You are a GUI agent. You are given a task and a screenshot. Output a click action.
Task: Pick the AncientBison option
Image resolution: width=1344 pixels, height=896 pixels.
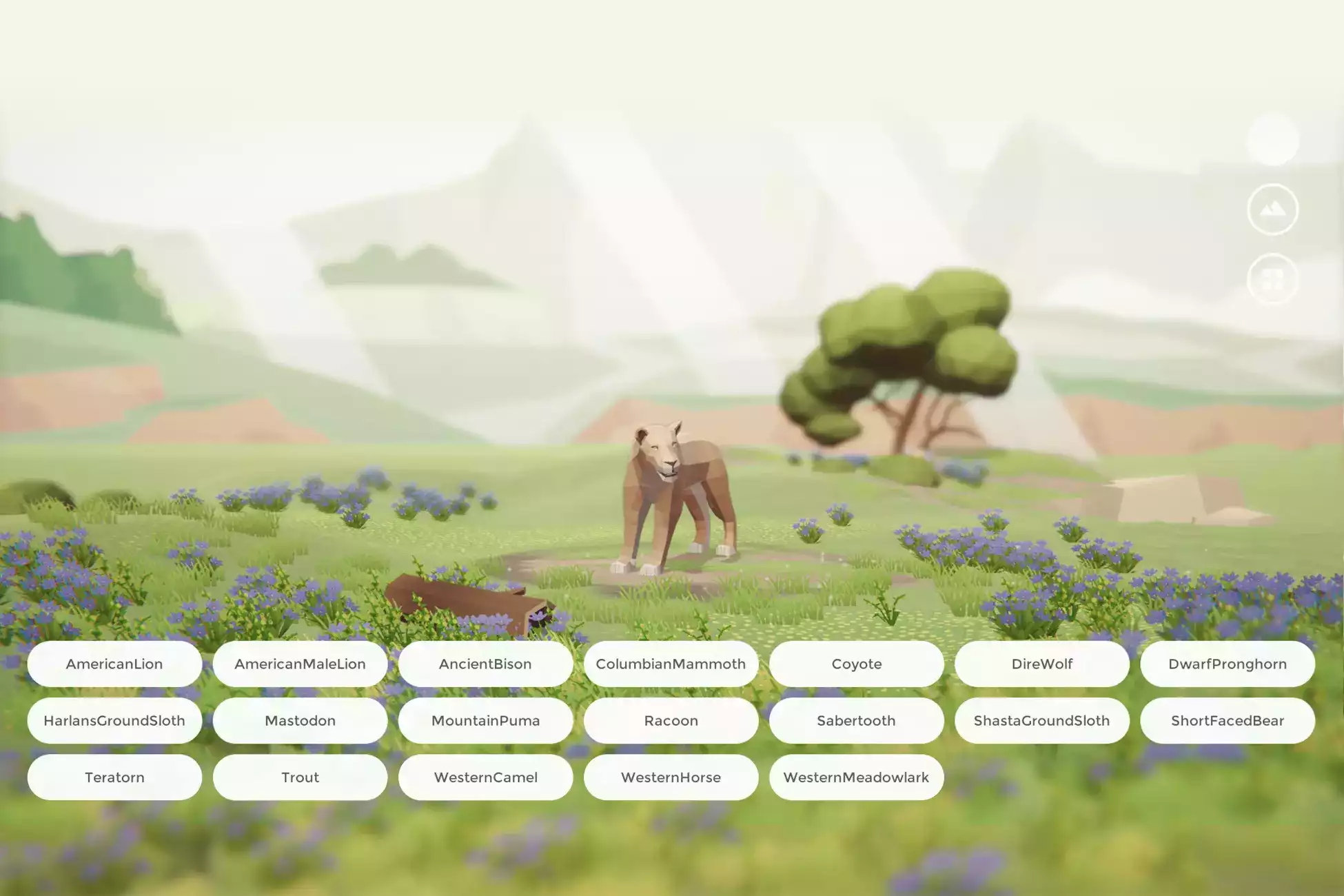(x=485, y=664)
